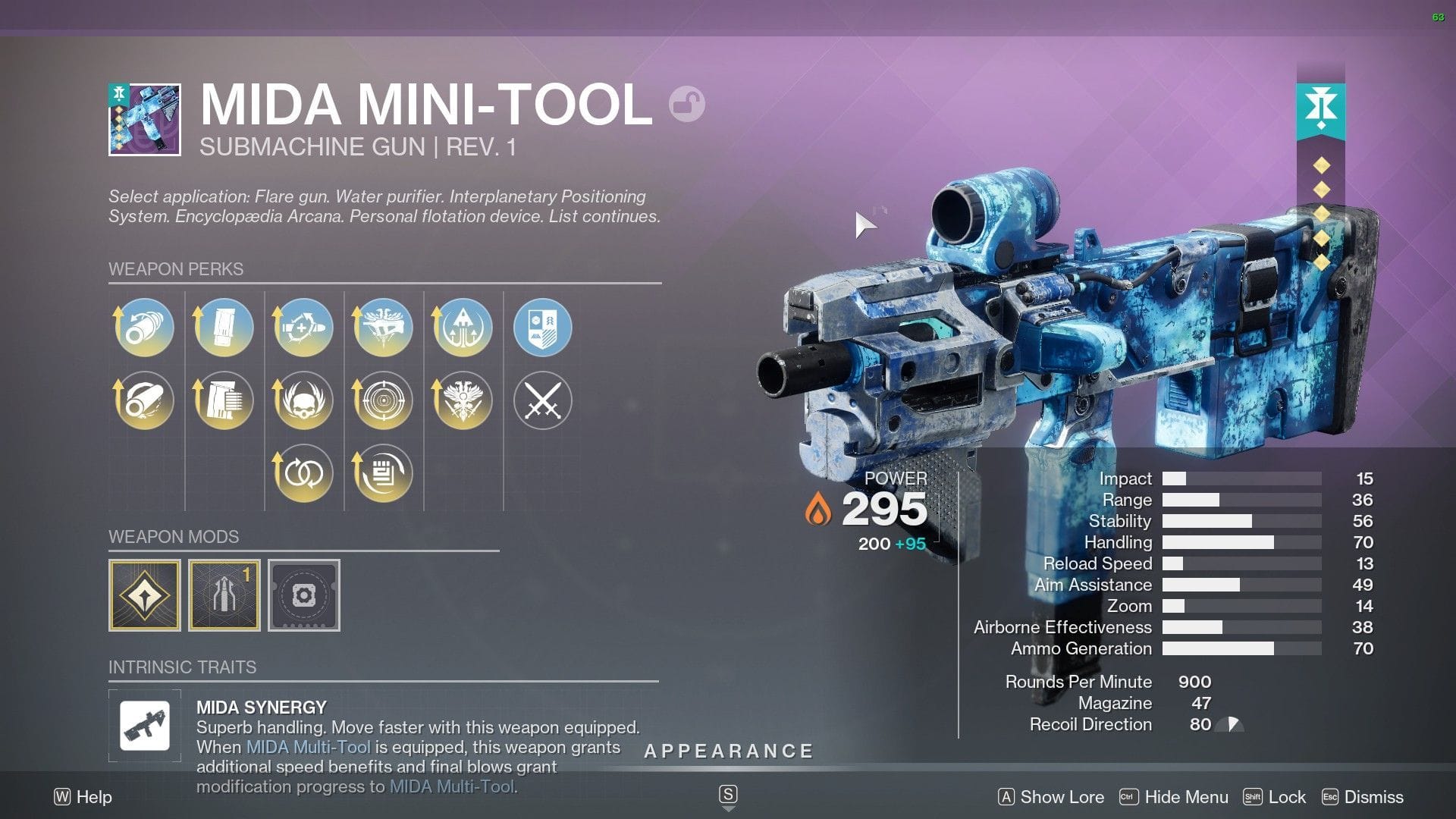This screenshot has height=819, width=1456.
Task: Select the skull perk in the third column
Action: tap(303, 400)
